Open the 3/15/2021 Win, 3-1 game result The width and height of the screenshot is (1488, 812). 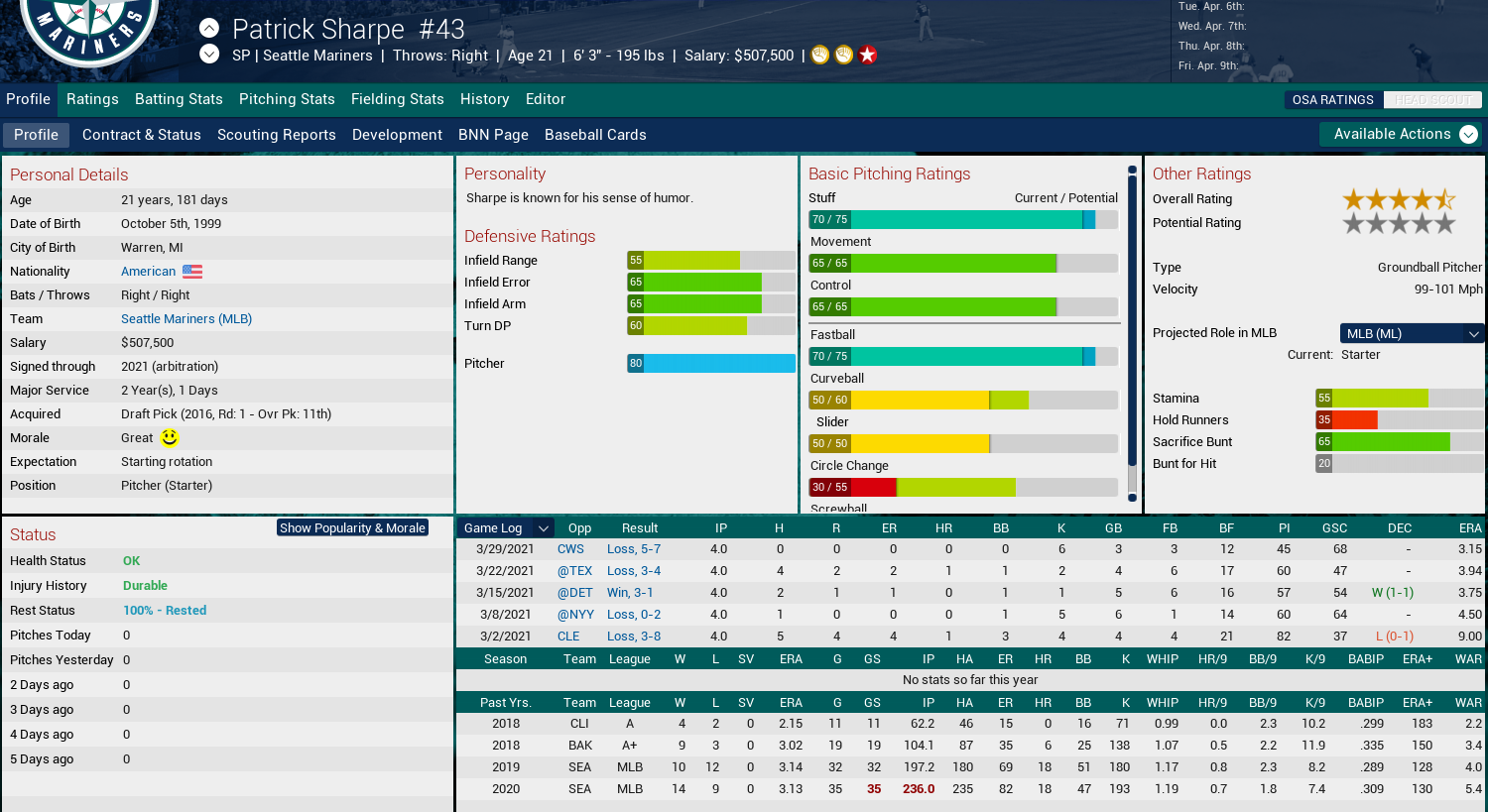click(x=630, y=593)
